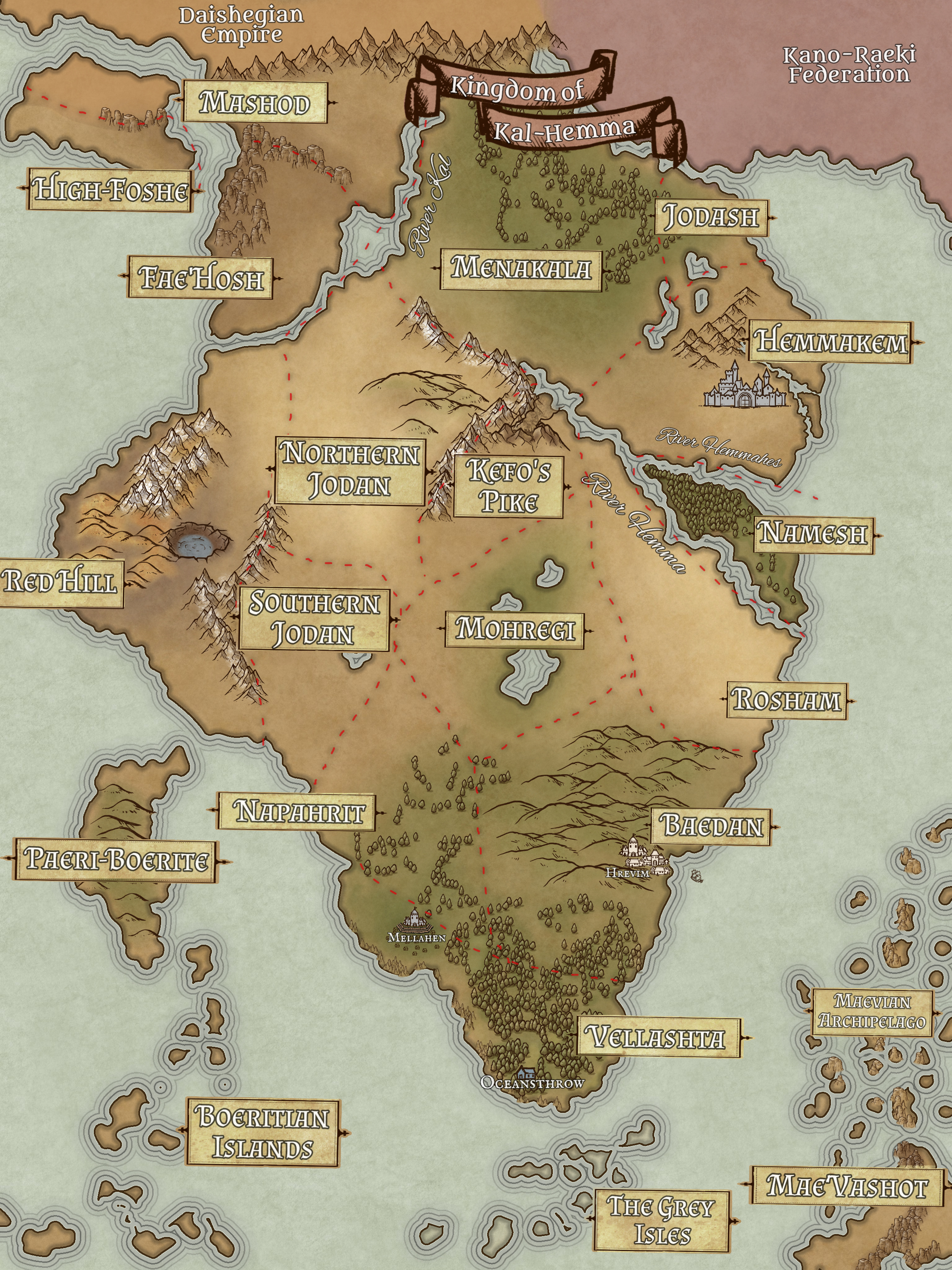The height and width of the screenshot is (1270, 952).
Task: Click the Southern Jodan label
Action: [314, 619]
